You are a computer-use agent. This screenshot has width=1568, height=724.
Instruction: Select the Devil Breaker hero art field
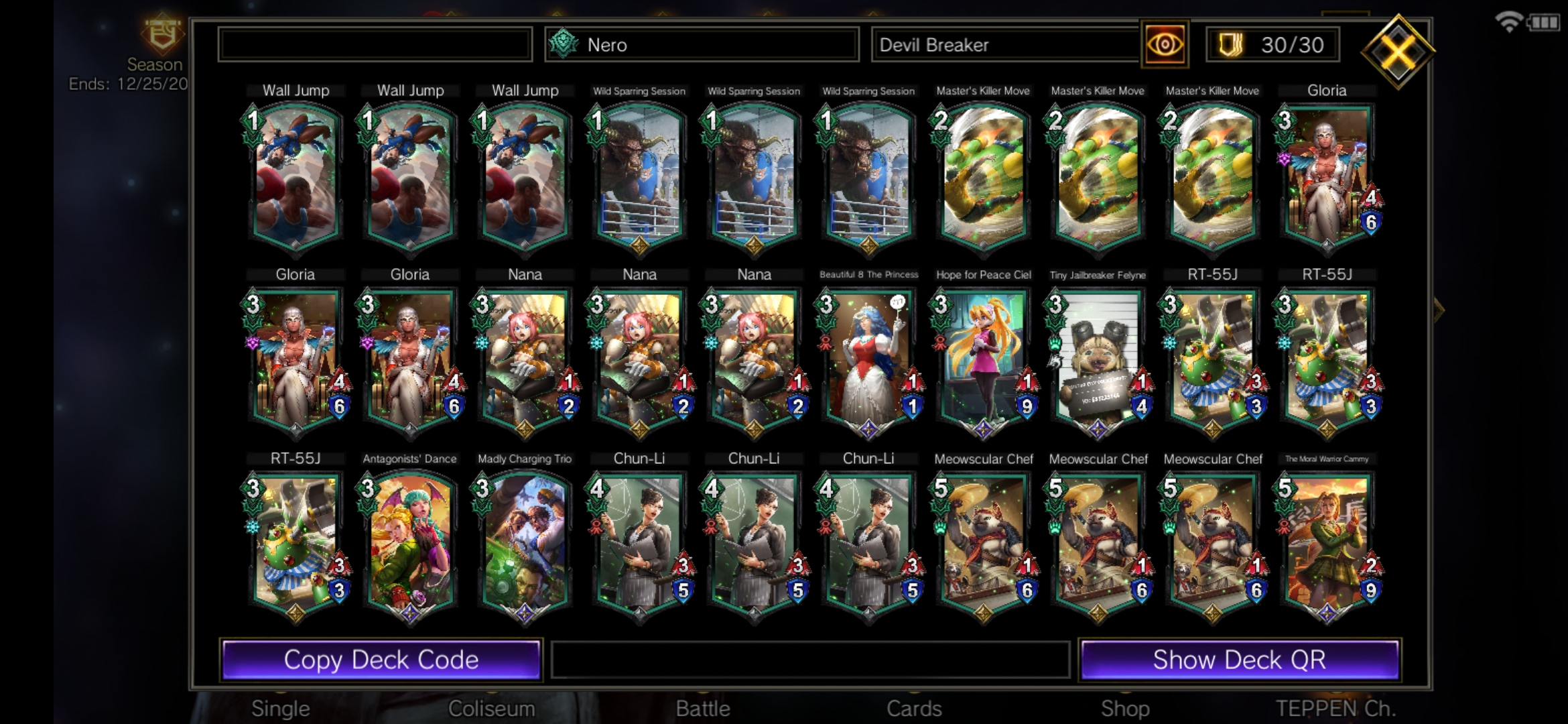click(1005, 45)
